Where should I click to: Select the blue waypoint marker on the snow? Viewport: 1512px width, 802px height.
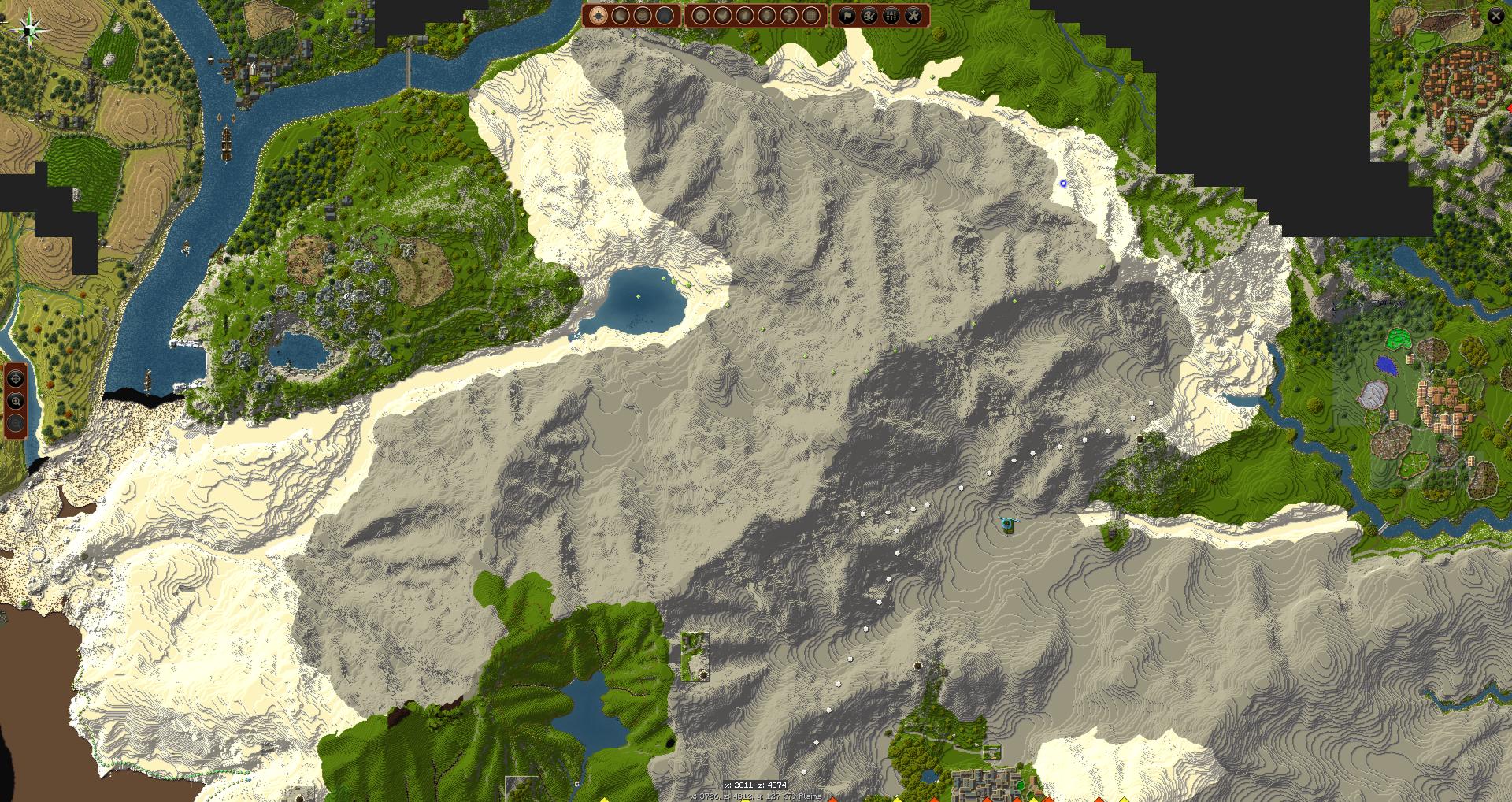[1063, 184]
